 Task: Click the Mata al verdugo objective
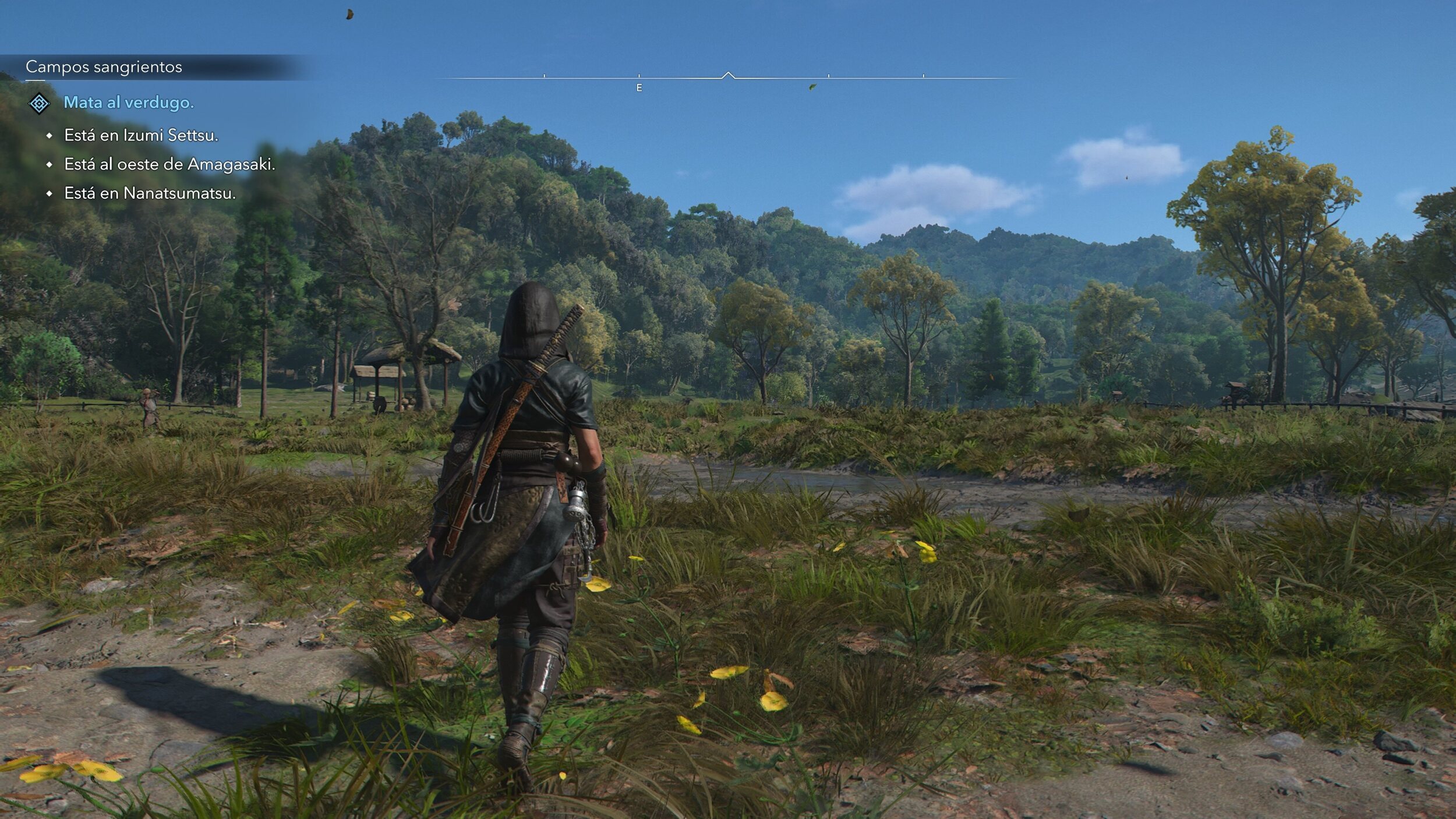[128, 103]
